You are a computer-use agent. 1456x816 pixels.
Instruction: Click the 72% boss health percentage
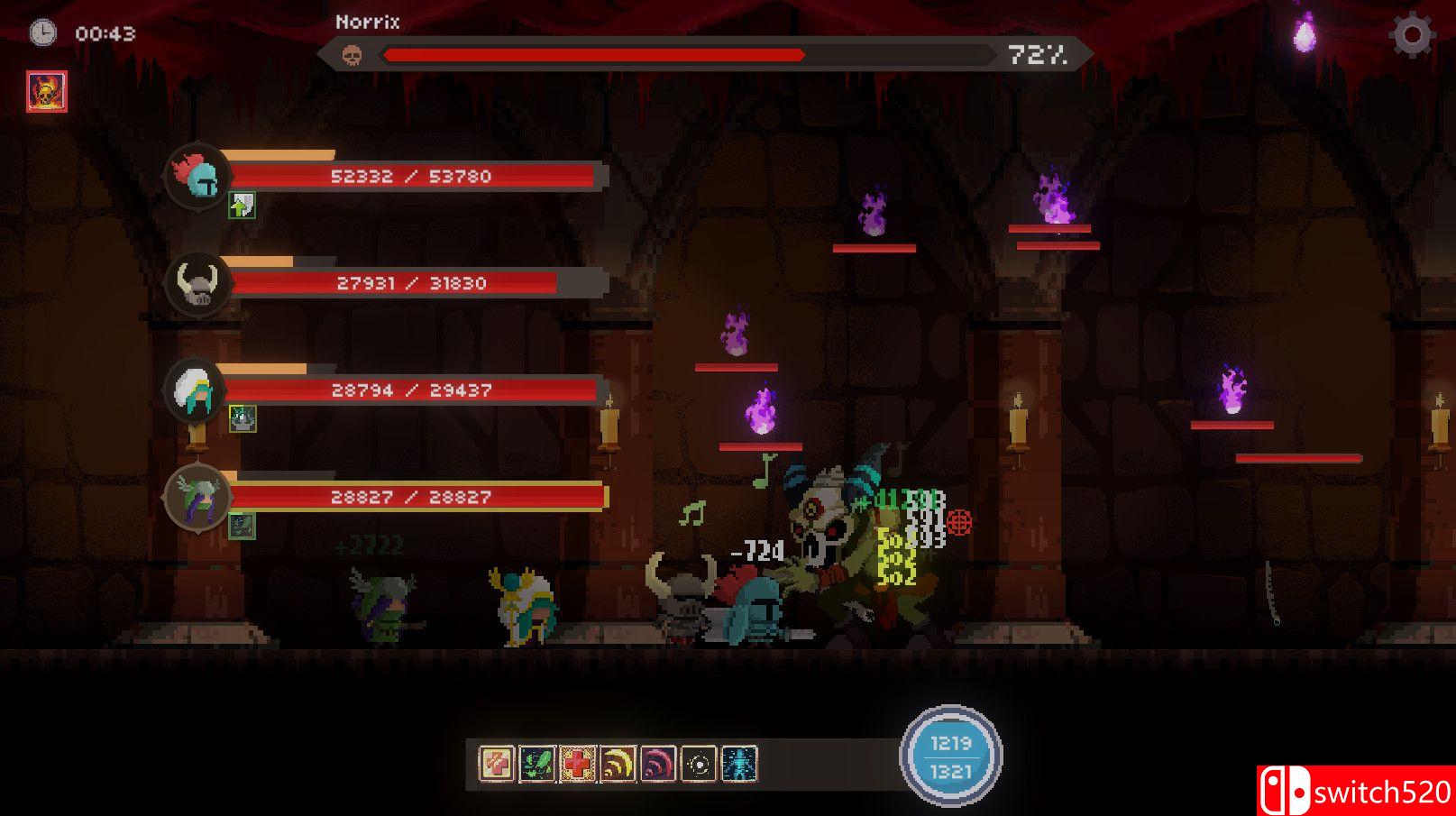[1038, 54]
